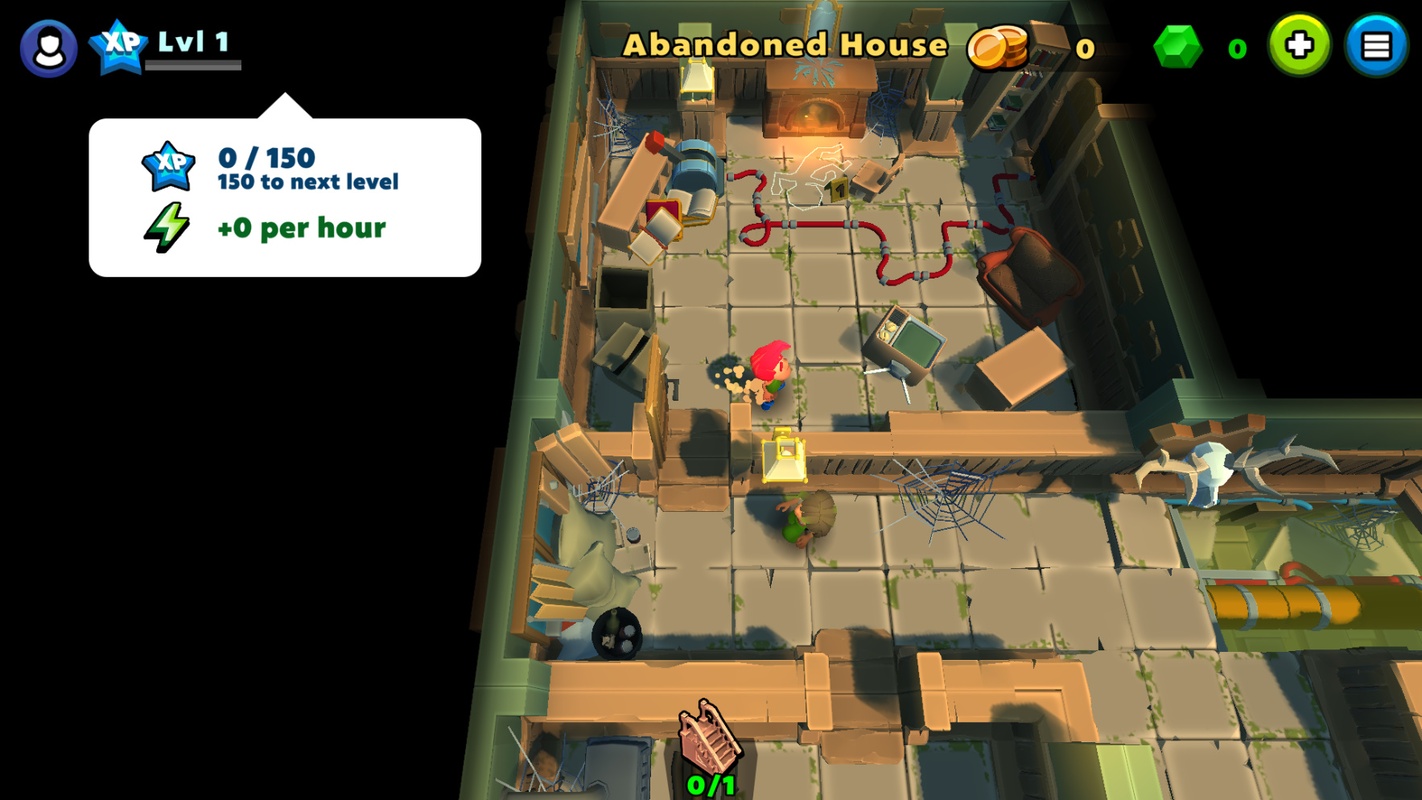Click the gold coins stack icon
Image resolution: width=1422 pixels, height=800 pixels.
998,46
